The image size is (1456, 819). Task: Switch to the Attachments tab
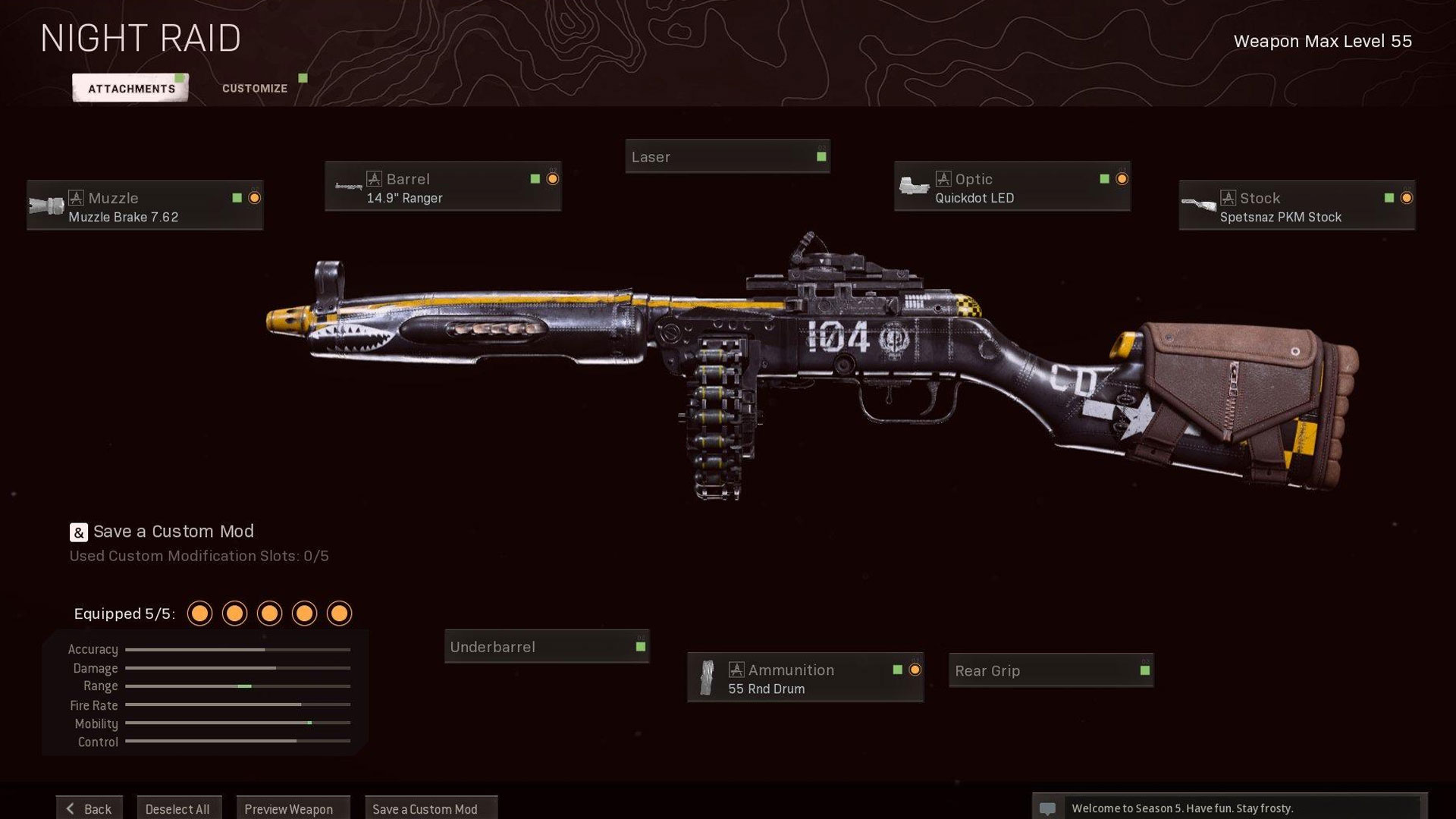pos(130,88)
